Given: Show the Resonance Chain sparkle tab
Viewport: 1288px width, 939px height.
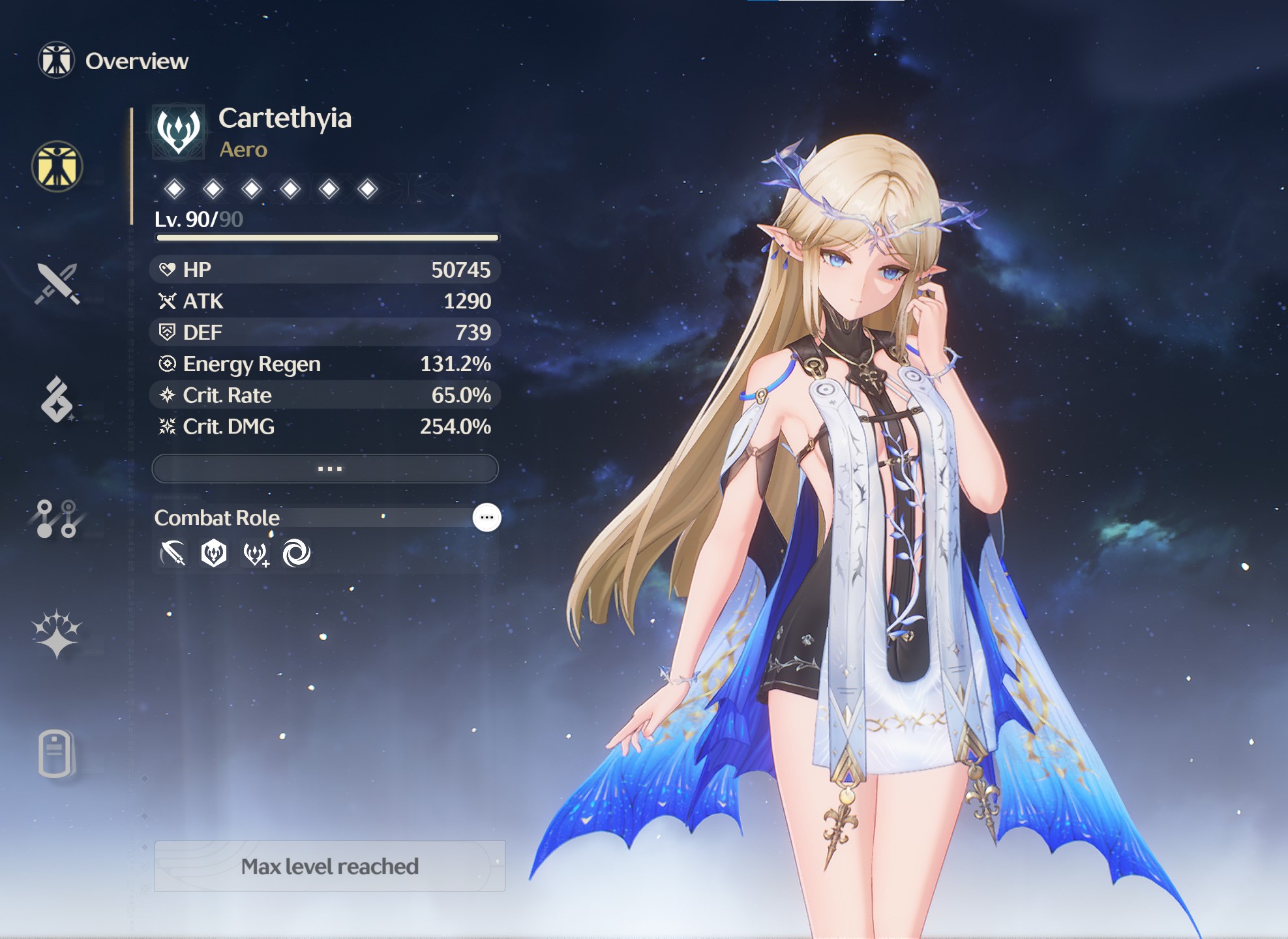Looking at the screenshot, I should pyautogui.click(x=57, y=634).
